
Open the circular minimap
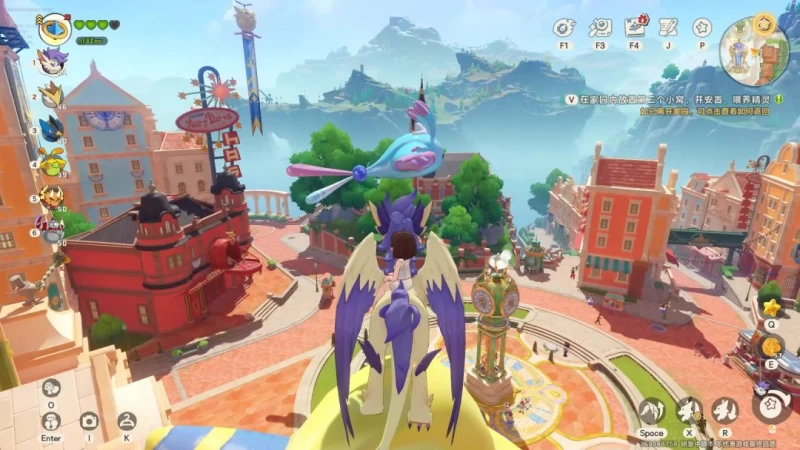pyautogui.click(x=753, y=52)
